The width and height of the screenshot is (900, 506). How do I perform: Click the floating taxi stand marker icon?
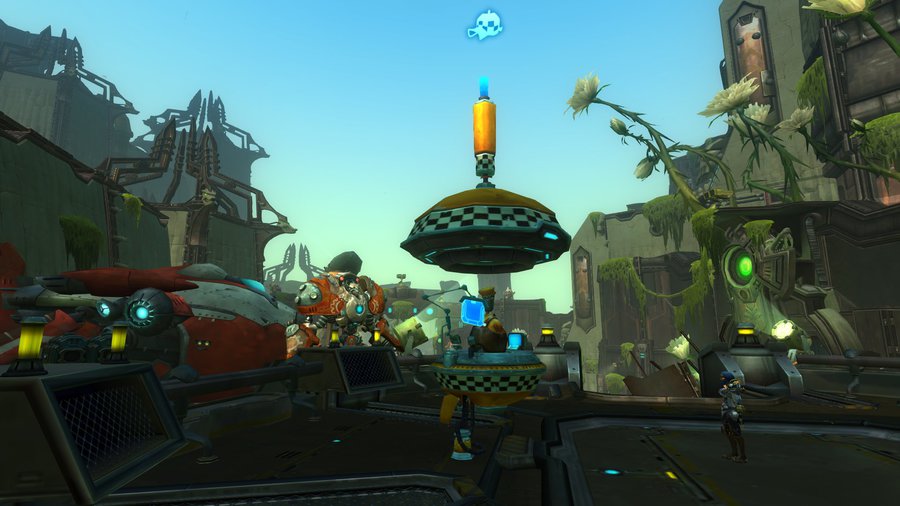tap(484, 25)
